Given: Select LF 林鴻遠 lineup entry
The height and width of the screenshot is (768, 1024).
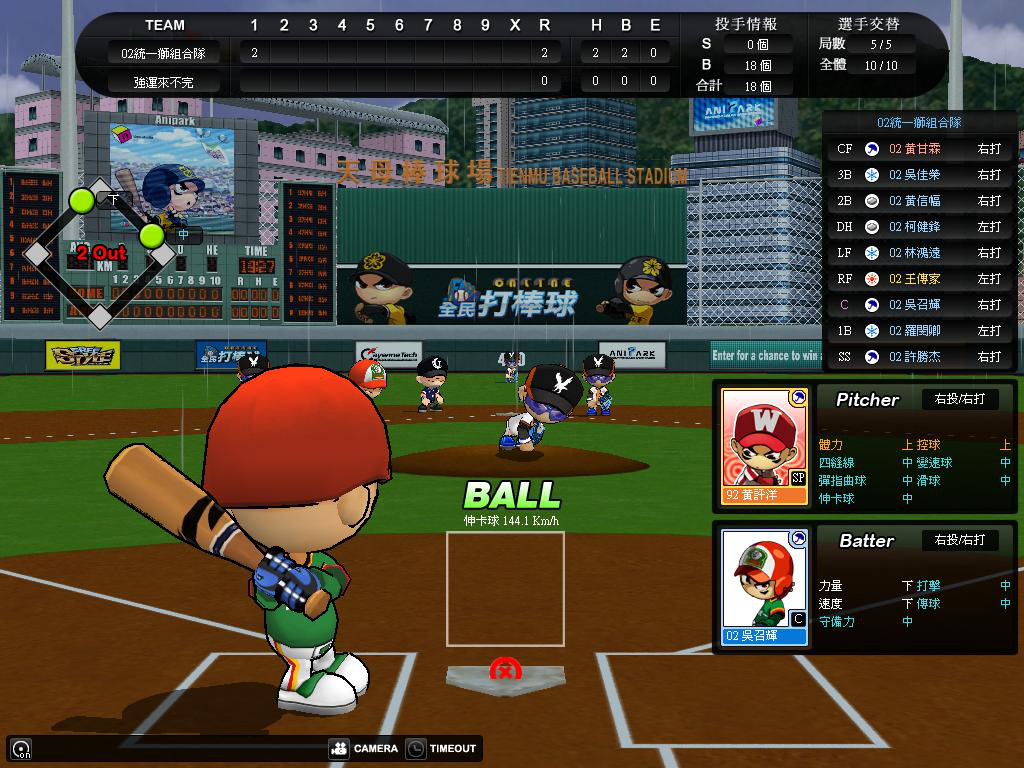Looking at the screenshot, I should click(x=918, y=253).
